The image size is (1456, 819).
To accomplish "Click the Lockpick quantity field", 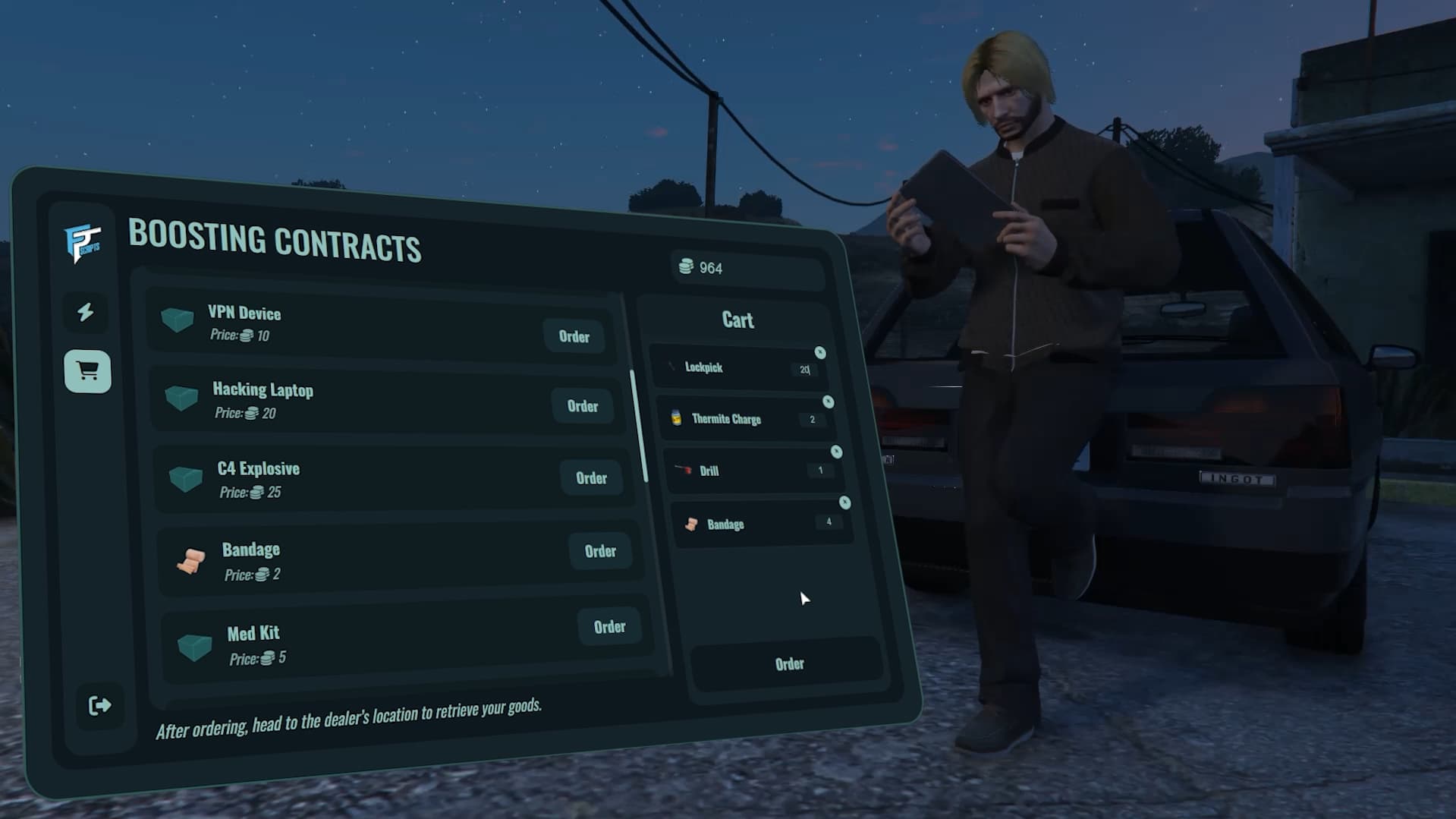I will pos(803,370).
